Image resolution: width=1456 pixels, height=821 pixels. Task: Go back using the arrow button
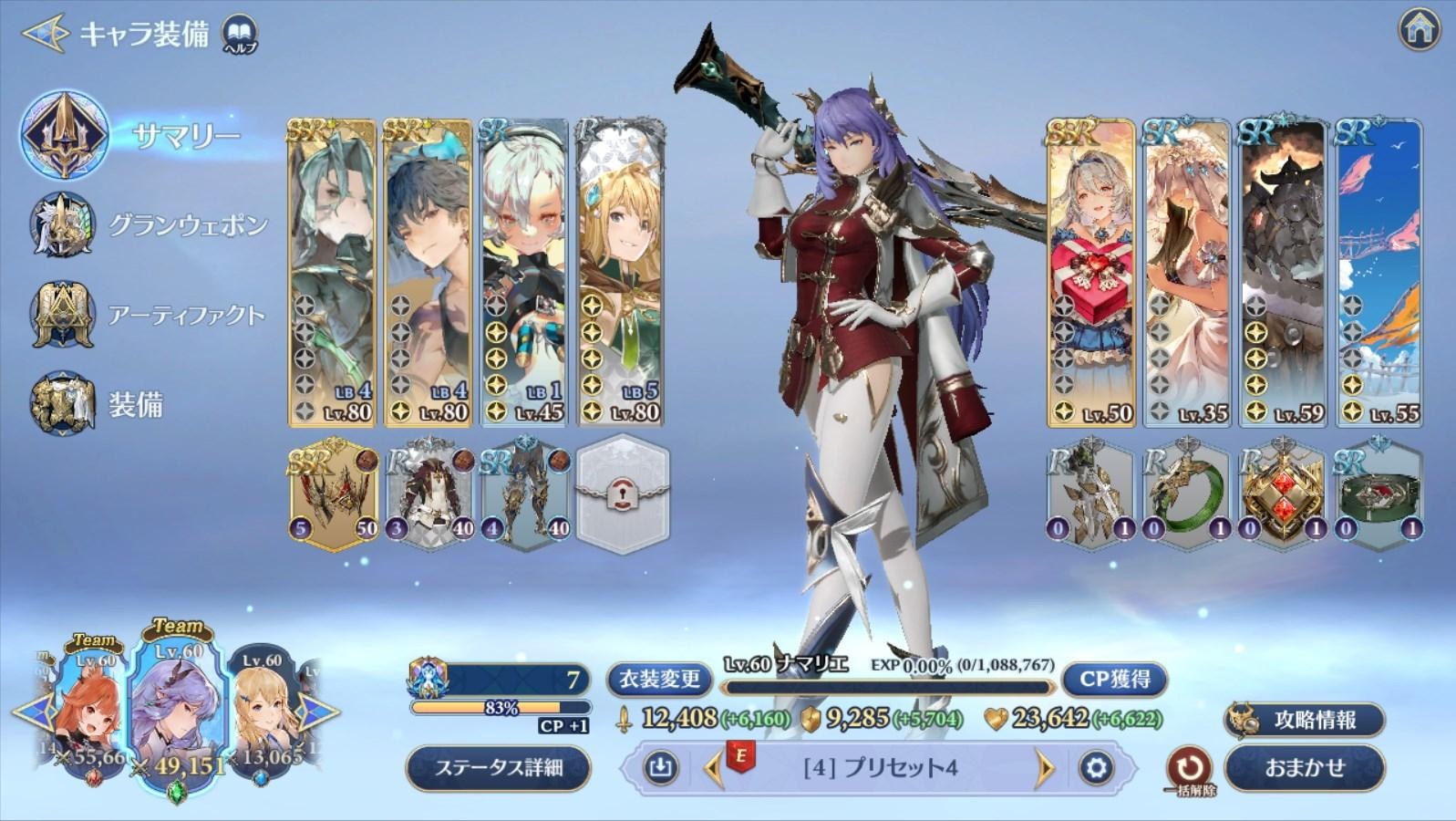pos(44,34)
